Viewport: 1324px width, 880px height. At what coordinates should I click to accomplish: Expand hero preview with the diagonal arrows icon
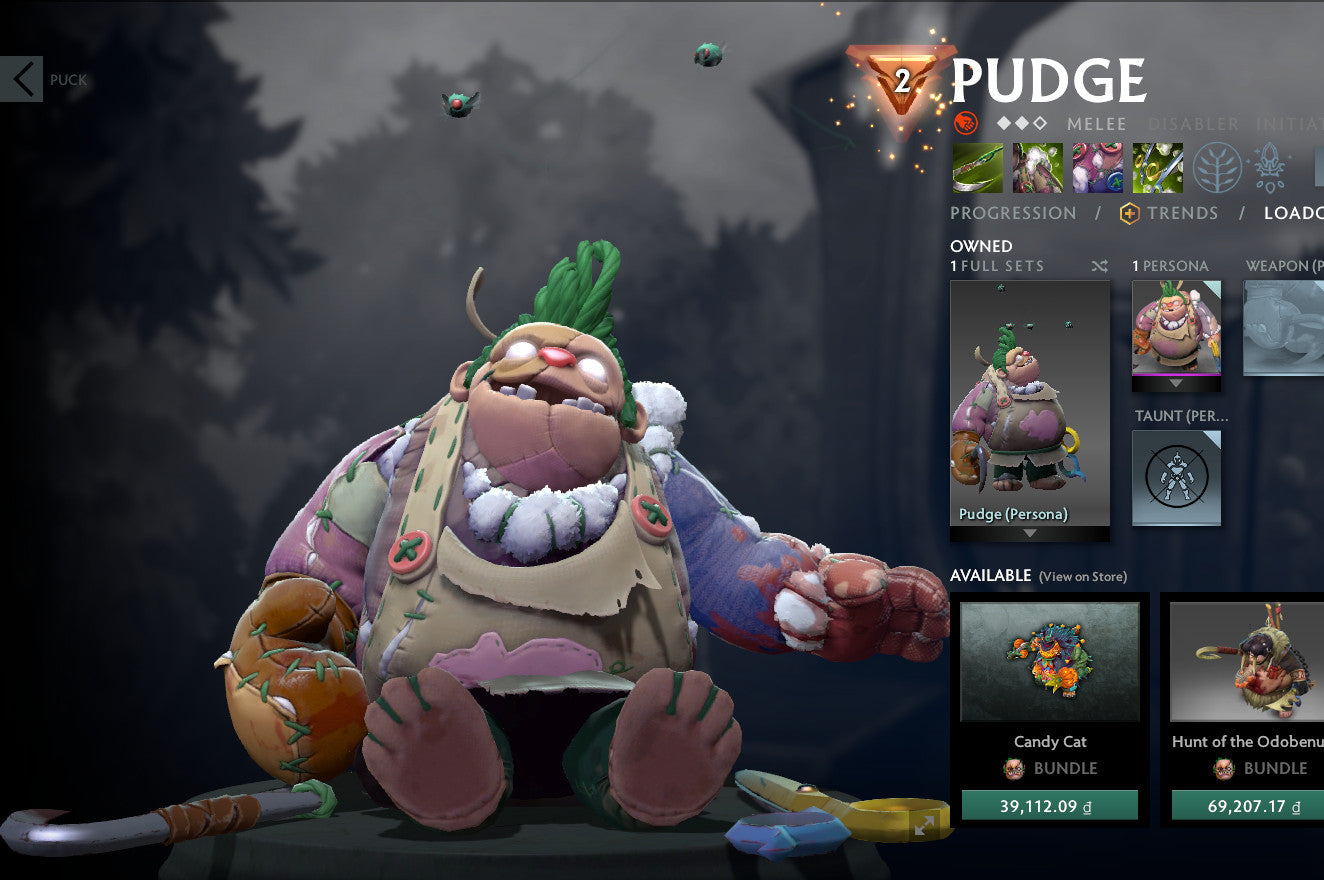[x=922, y=826]
